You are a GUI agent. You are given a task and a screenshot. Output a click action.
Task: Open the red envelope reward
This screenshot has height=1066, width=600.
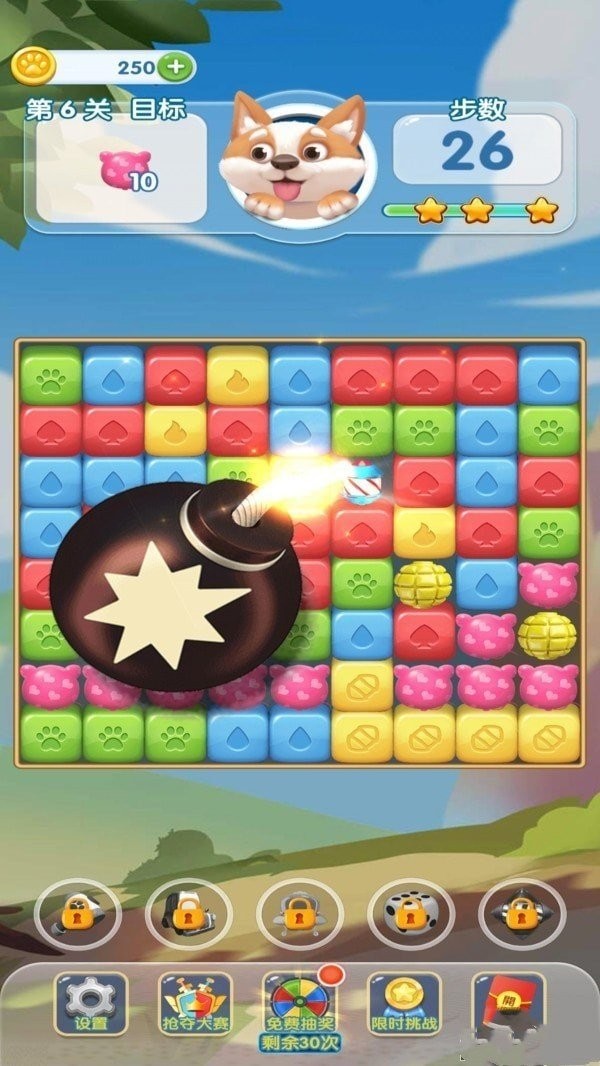click(x=507, y=1000)
